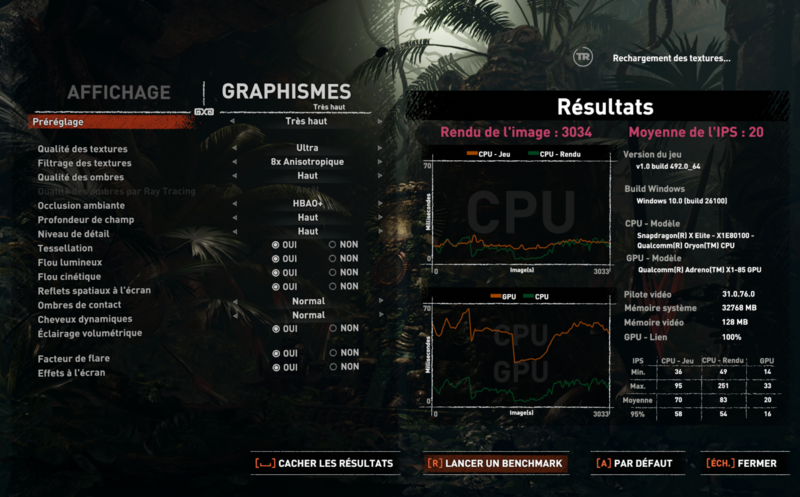800x497 pixels.
Task: Hide results with CACHER LES RÉSULTATS
Action: click(323, 464)
